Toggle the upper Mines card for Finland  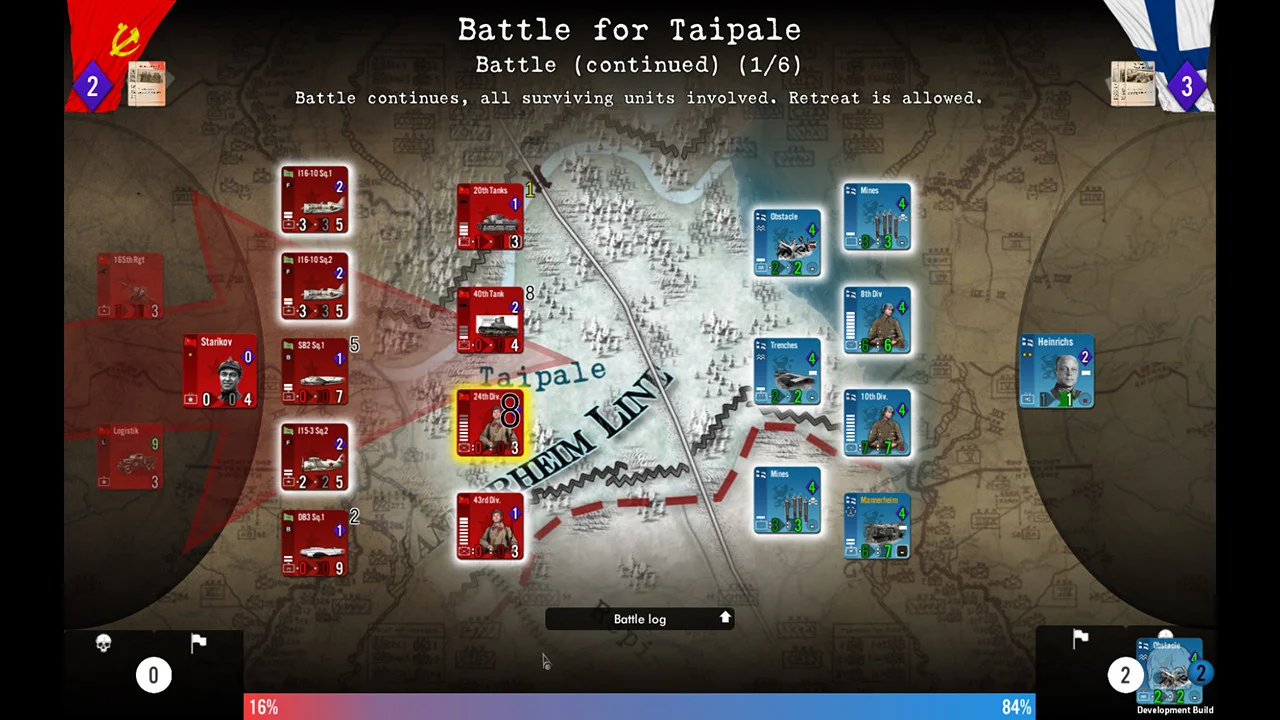click(x=877, y=216)
